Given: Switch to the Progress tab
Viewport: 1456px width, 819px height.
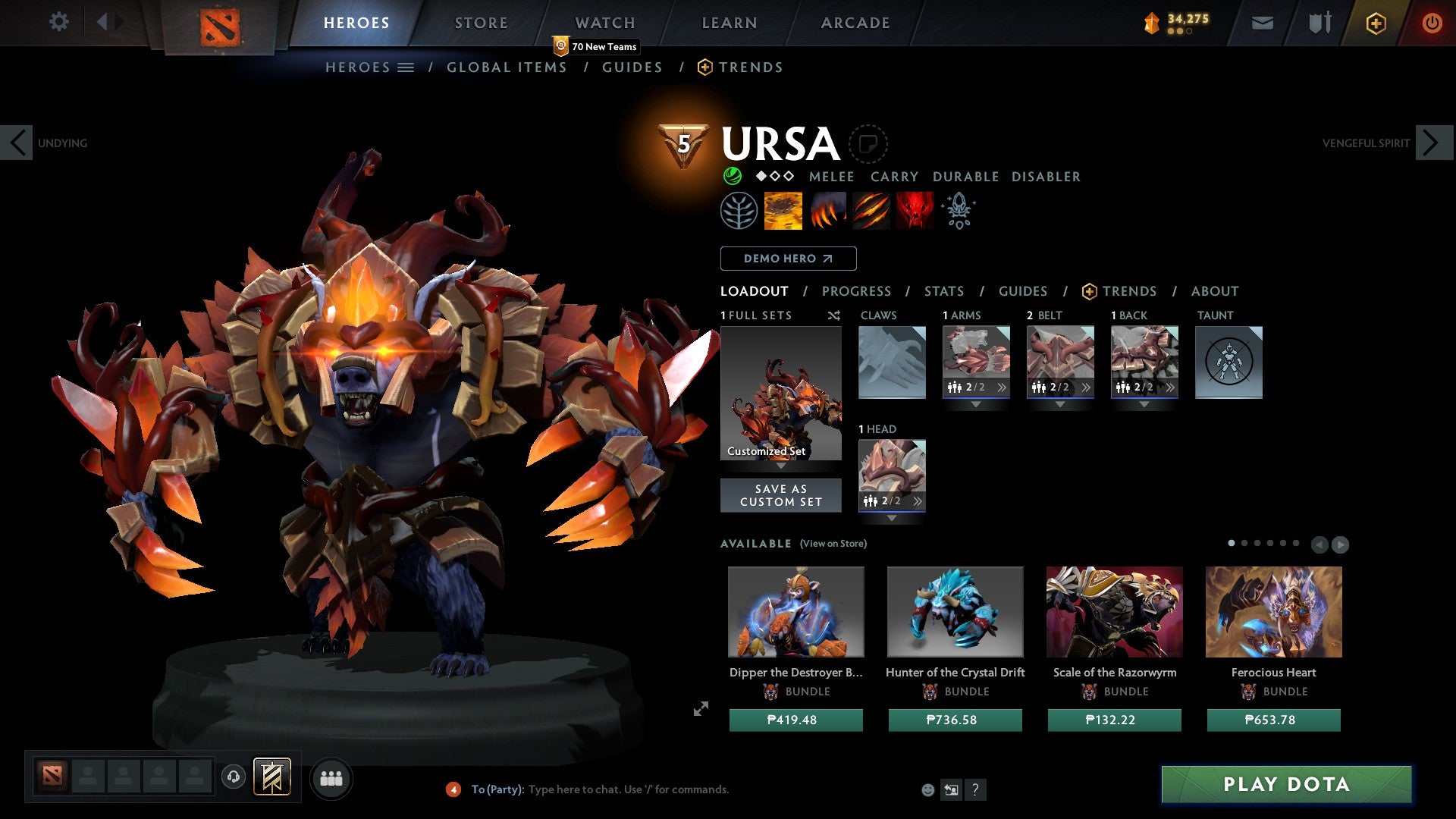Looking at the screenshot, I should [x=857, y=290].
